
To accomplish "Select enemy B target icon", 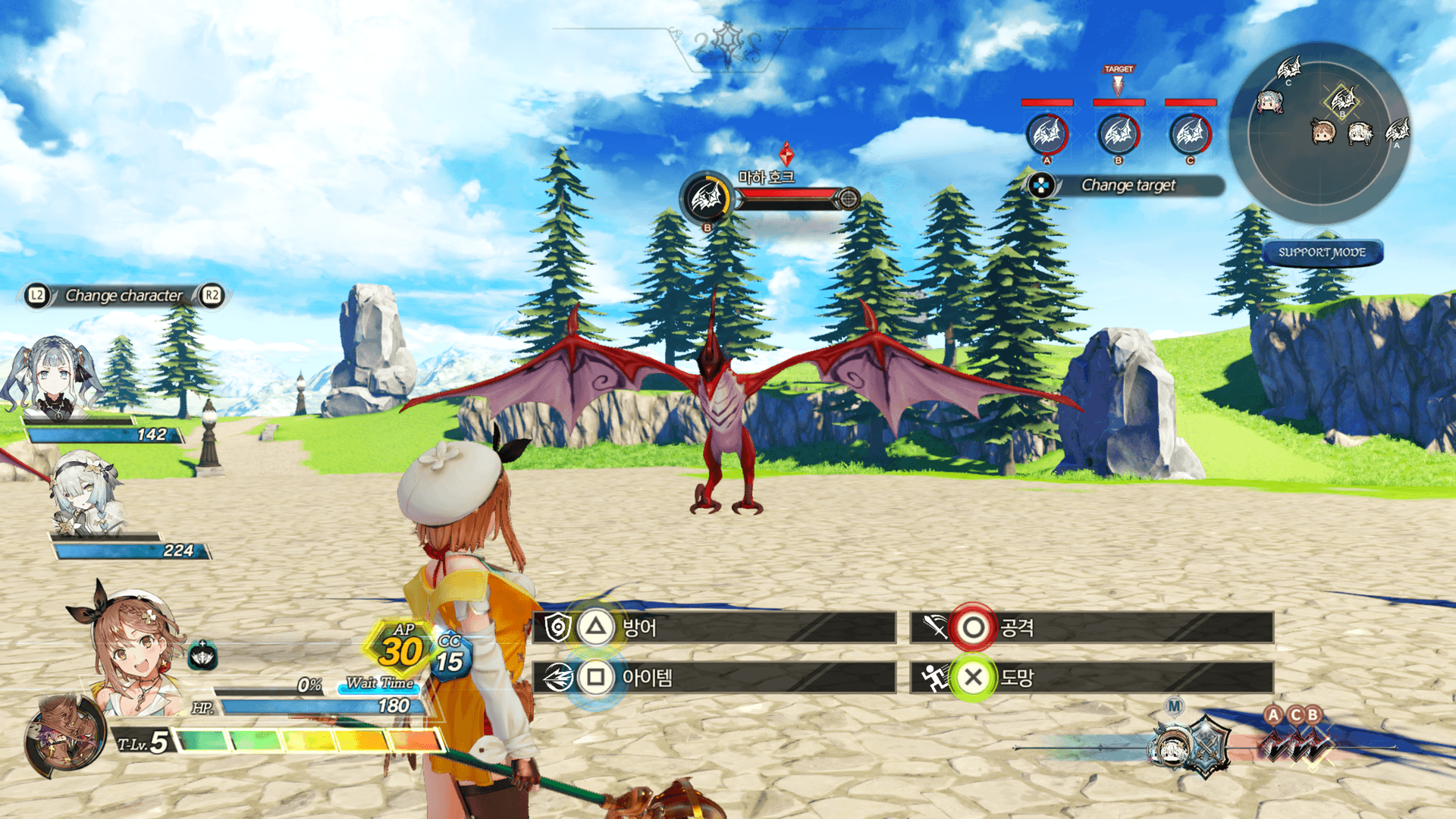I will tap(1119, 134).
